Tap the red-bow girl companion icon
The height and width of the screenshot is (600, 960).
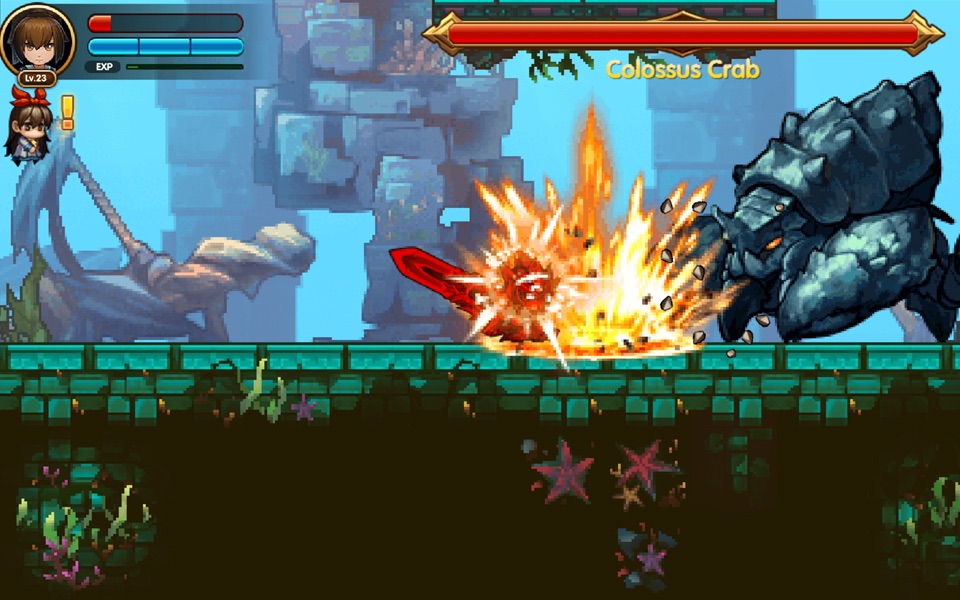click(x=28, y=125)
